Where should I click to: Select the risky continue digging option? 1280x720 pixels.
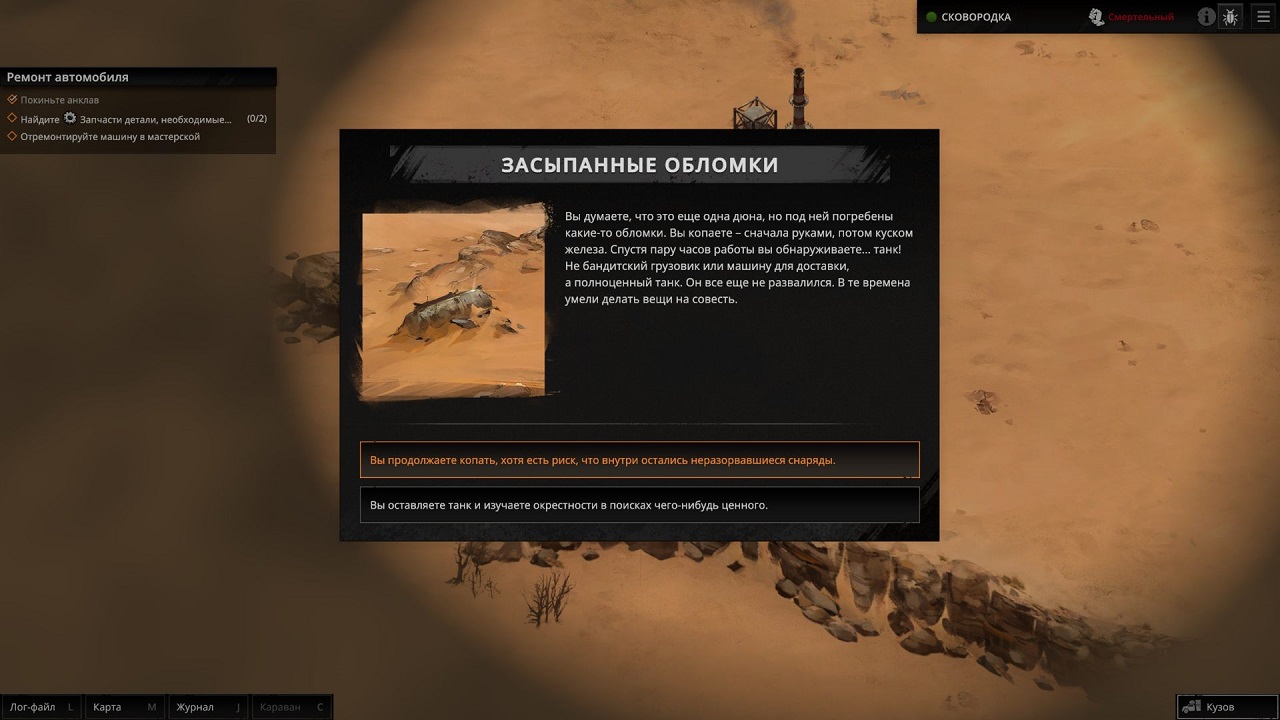[639, 458]
